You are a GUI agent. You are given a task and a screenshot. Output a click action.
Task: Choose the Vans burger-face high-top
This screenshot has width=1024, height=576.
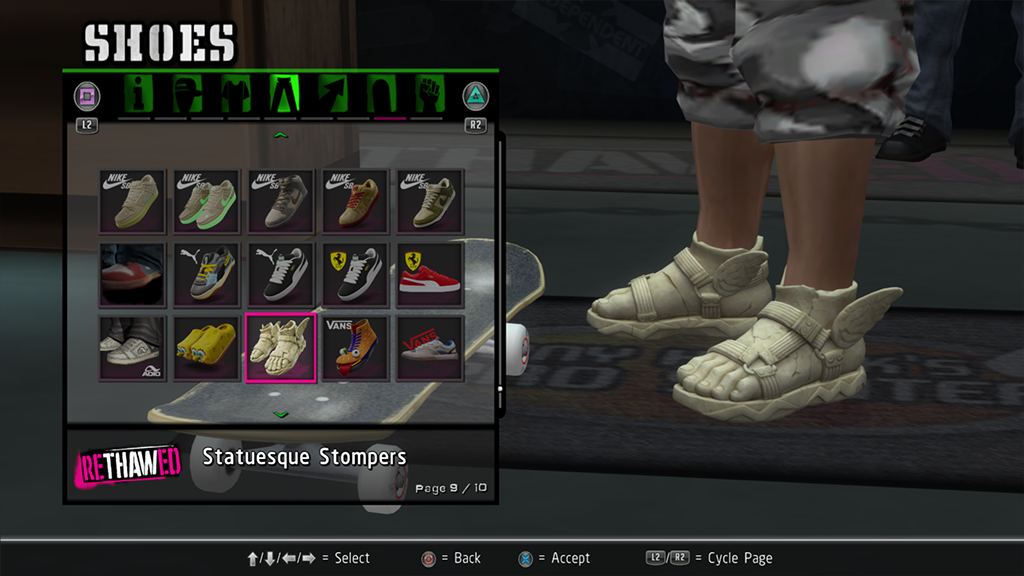[355, 348]
